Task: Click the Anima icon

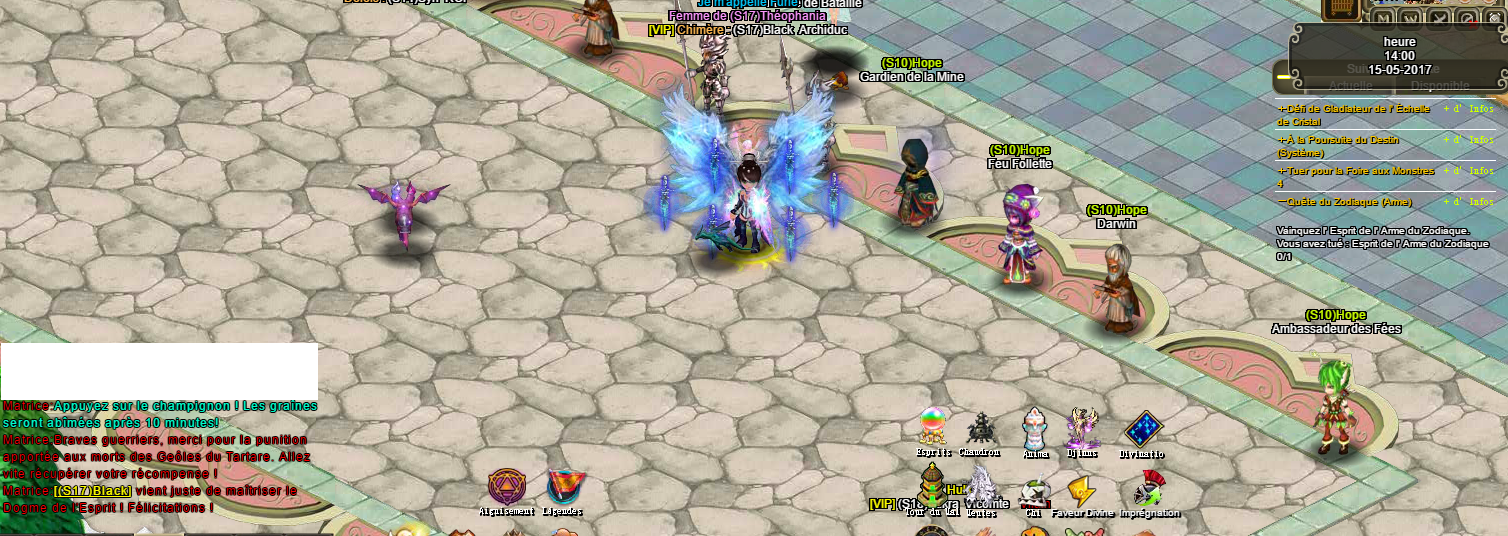Action: [x=1035, y=429]
